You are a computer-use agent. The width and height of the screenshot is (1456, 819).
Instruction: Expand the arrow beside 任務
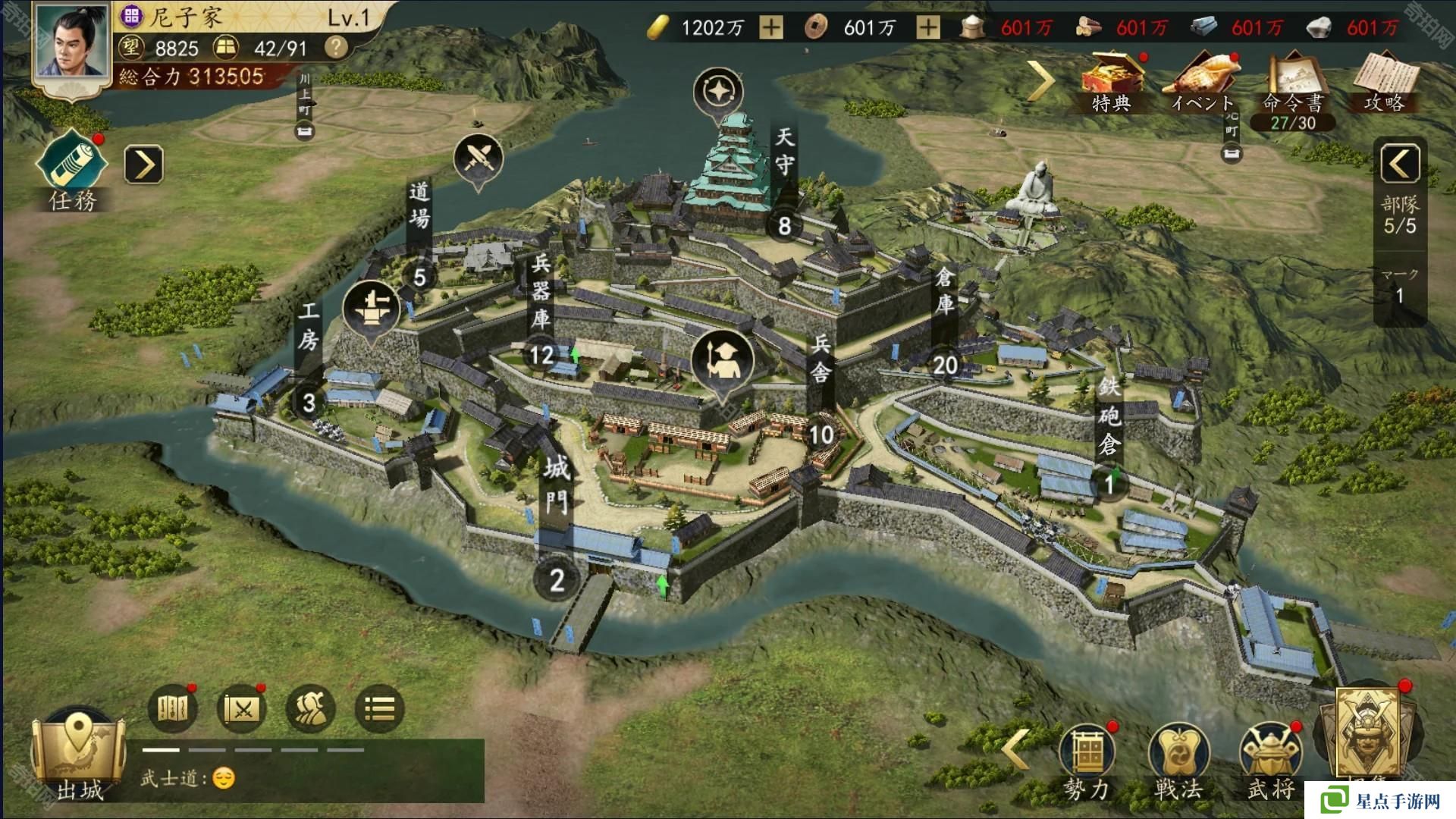tap(144, 165)
